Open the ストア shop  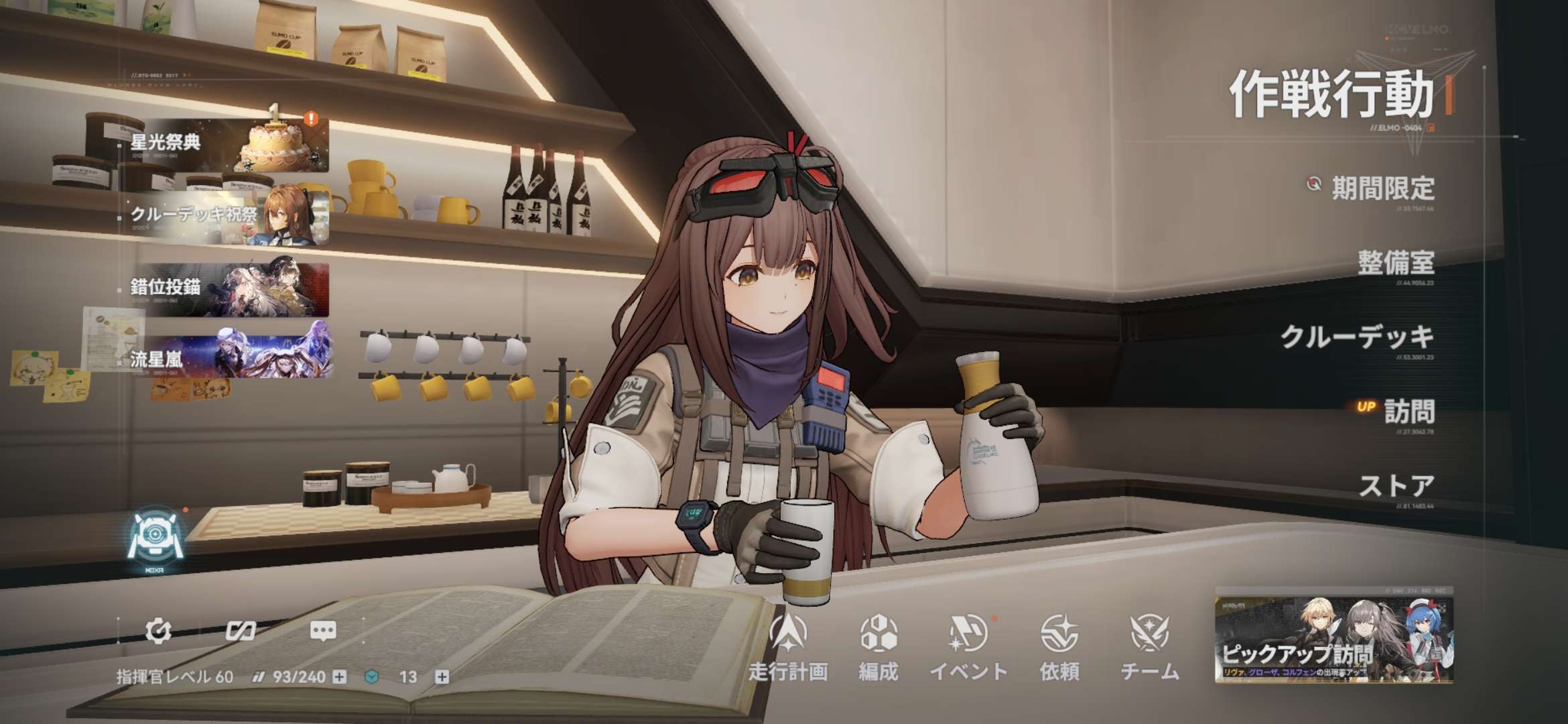point(1396,485)
